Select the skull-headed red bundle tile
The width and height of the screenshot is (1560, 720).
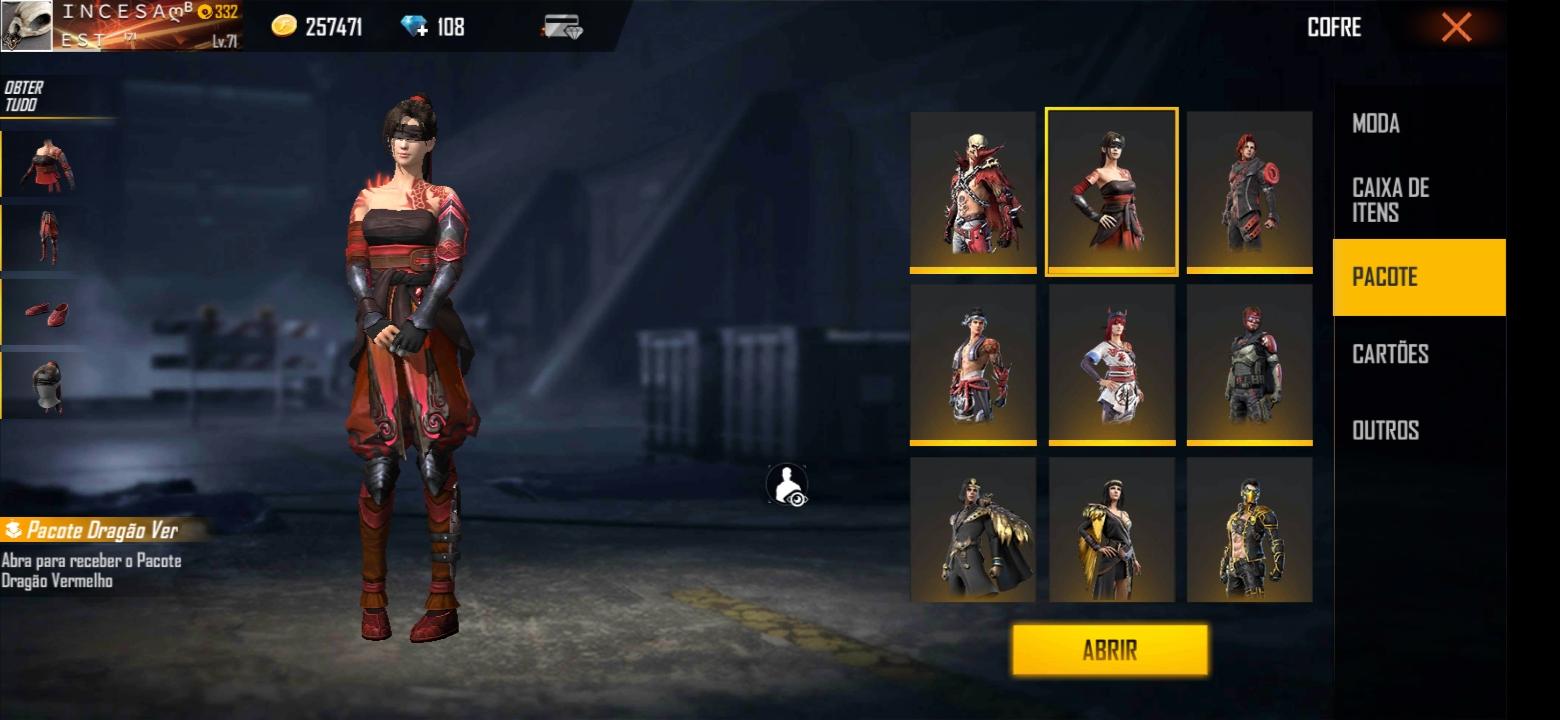[973, 190]
